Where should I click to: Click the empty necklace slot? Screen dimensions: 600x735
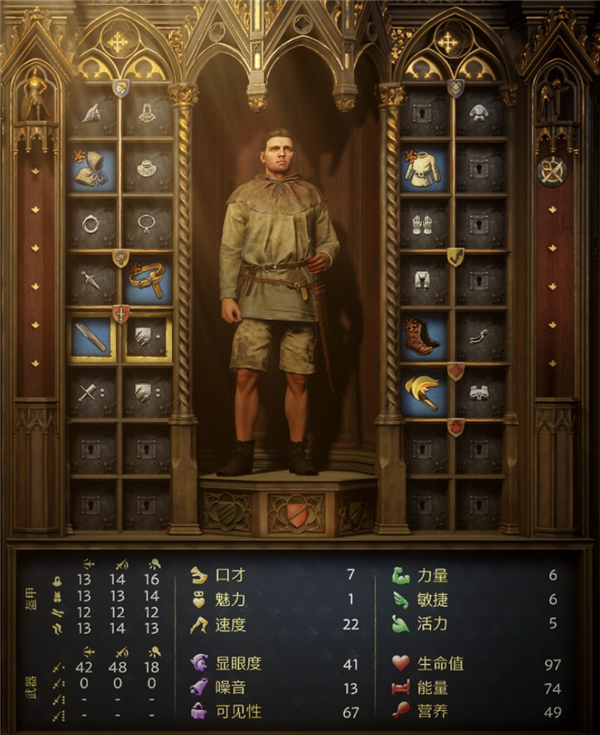(x=147, y=224)
